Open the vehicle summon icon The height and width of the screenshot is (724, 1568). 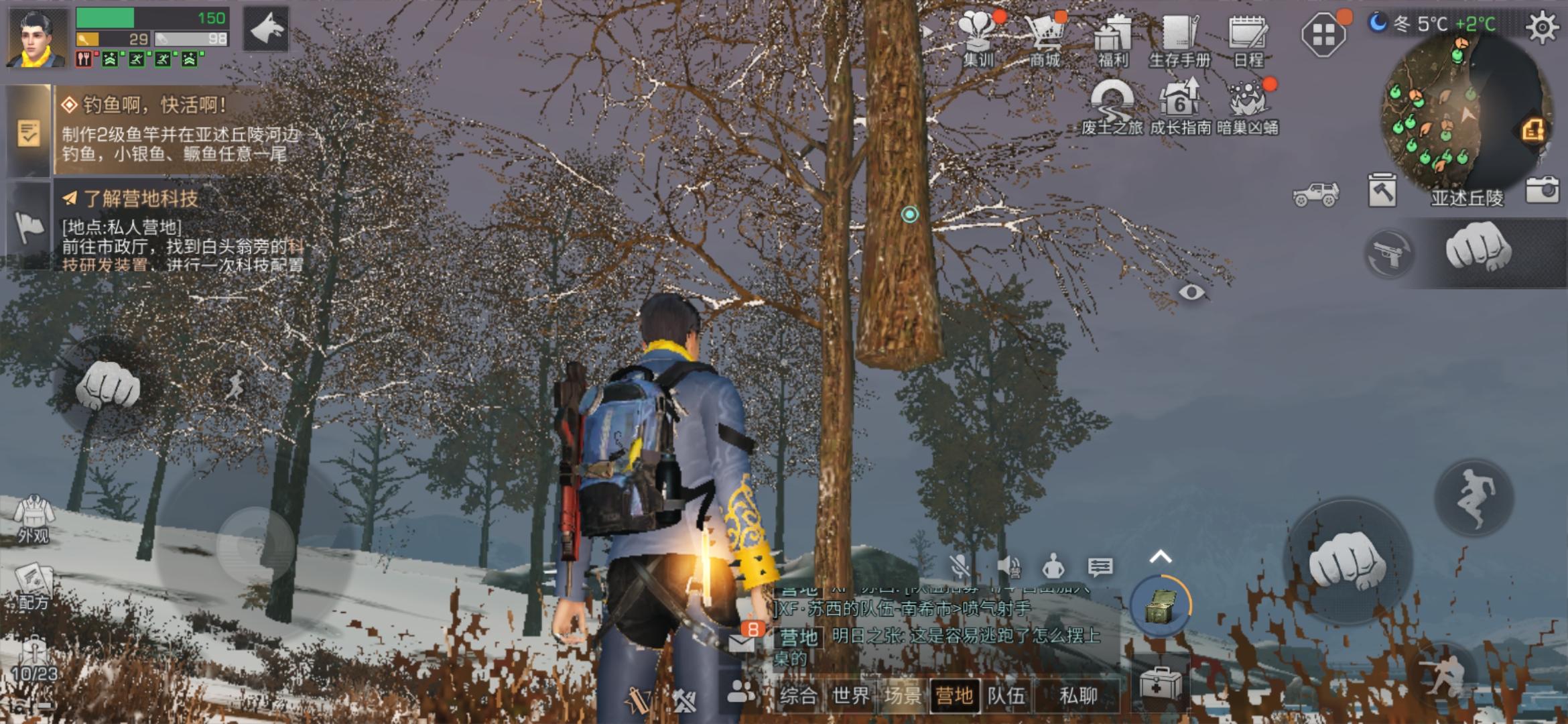(x=1317, y=194)
